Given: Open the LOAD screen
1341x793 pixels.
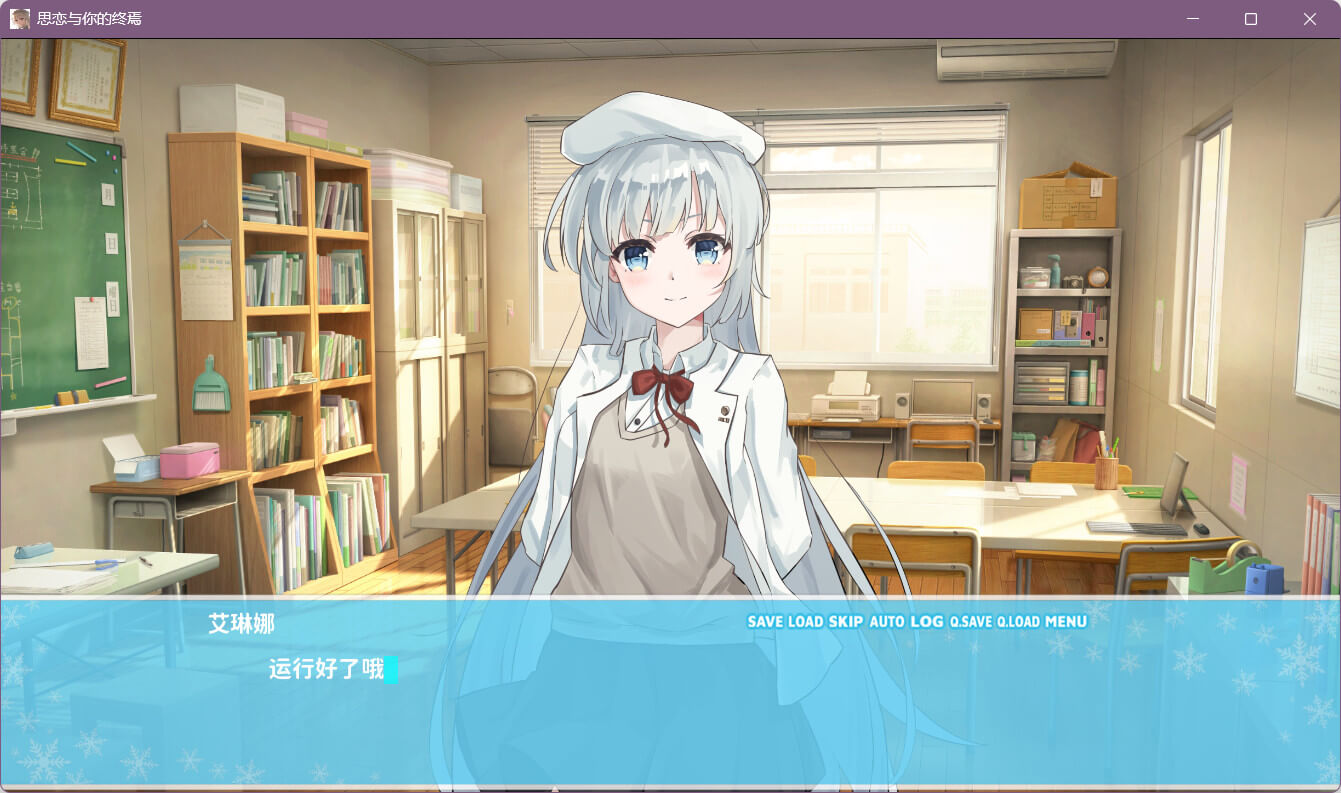Looking at the screenshot, I should (x=805, y=622).
